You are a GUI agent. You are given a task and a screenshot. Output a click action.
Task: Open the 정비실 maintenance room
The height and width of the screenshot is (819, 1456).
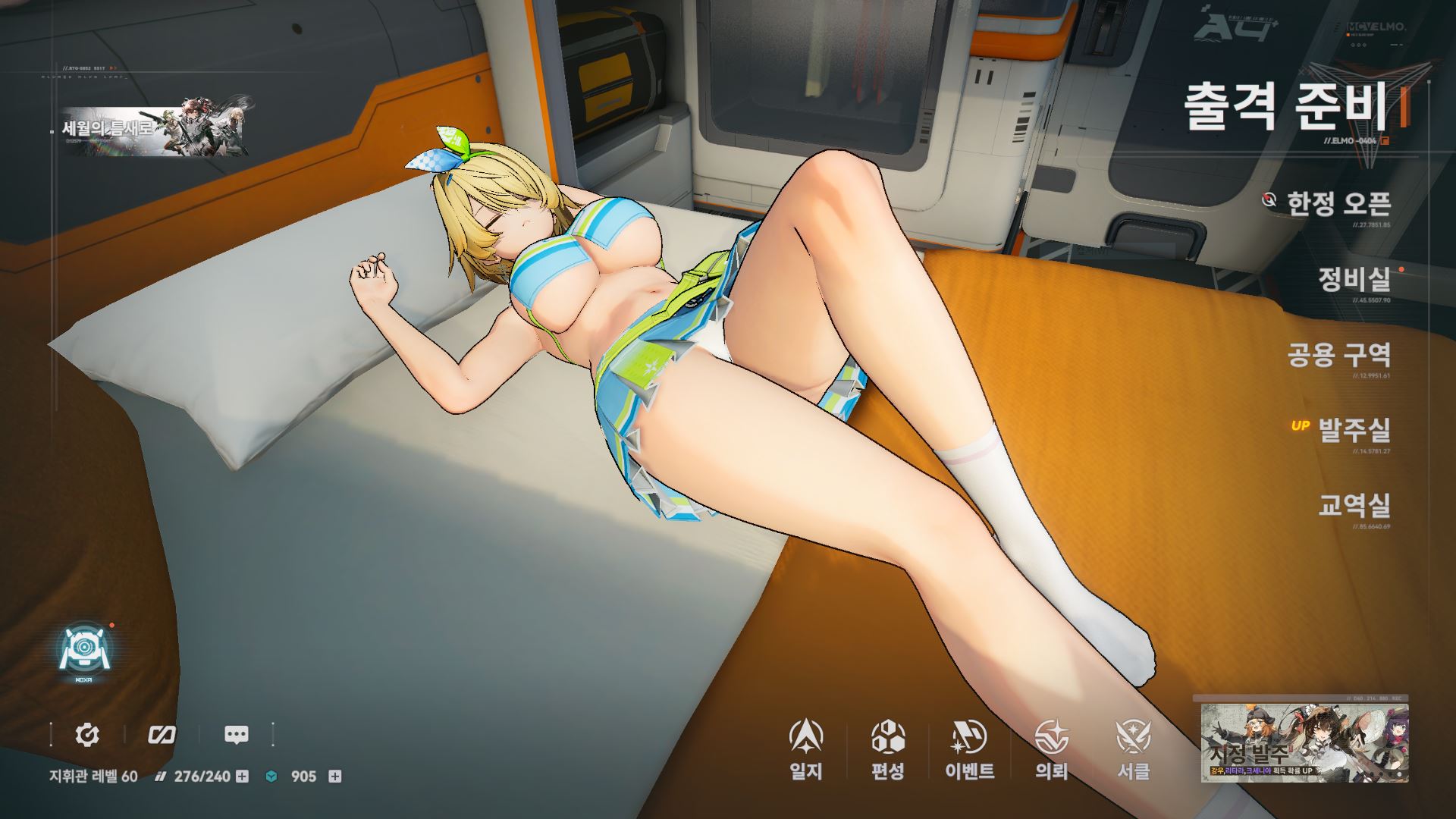1354,279
